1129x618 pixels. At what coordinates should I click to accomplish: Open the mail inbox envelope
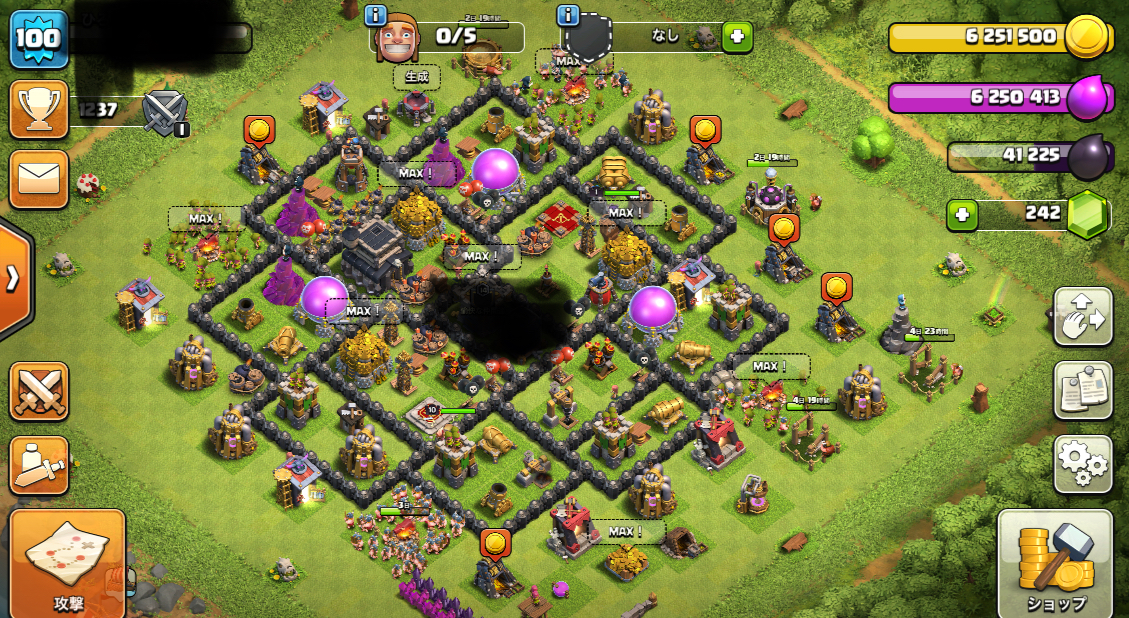(x=39, y=179)
